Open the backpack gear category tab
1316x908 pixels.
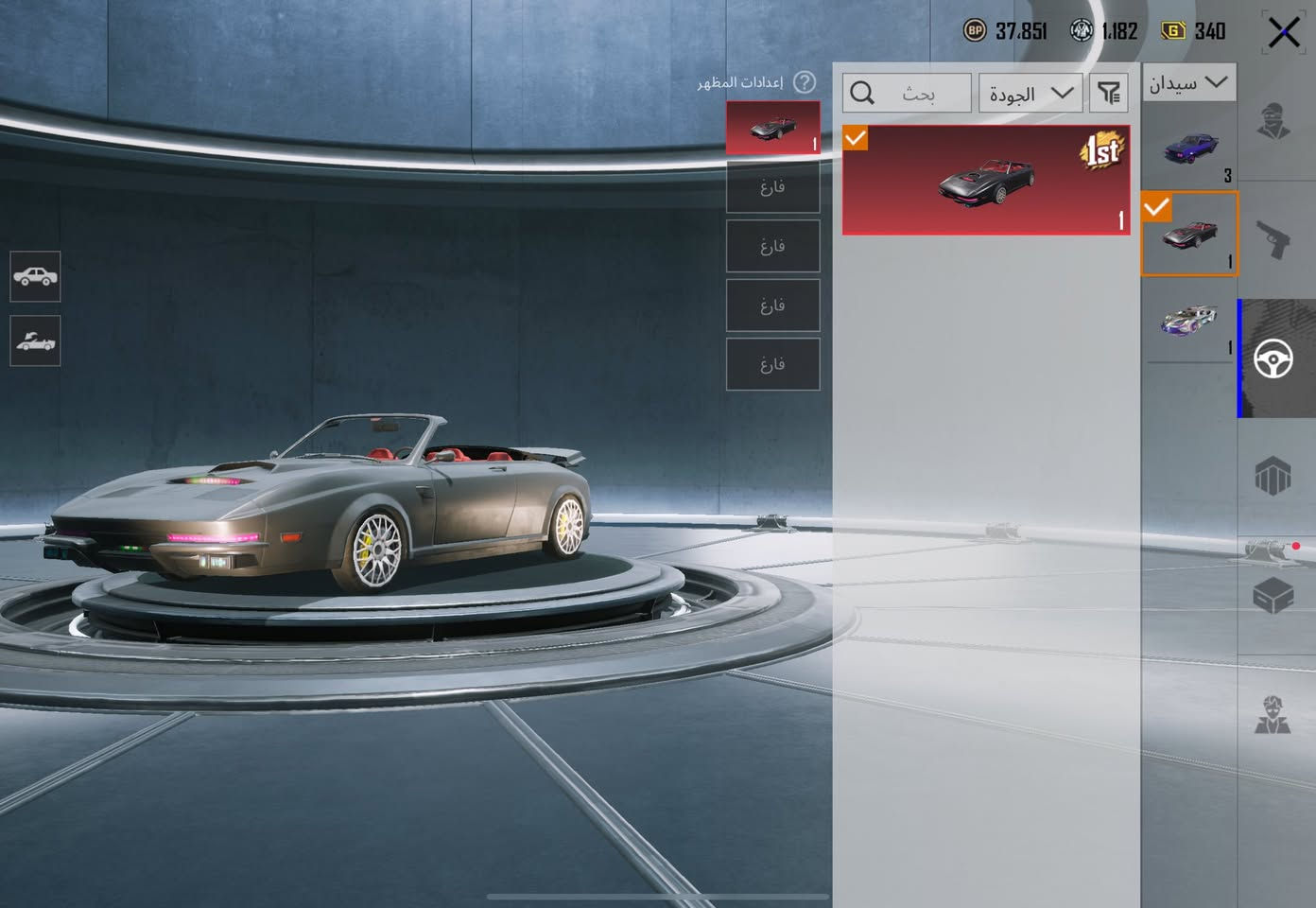[1273, 476]
